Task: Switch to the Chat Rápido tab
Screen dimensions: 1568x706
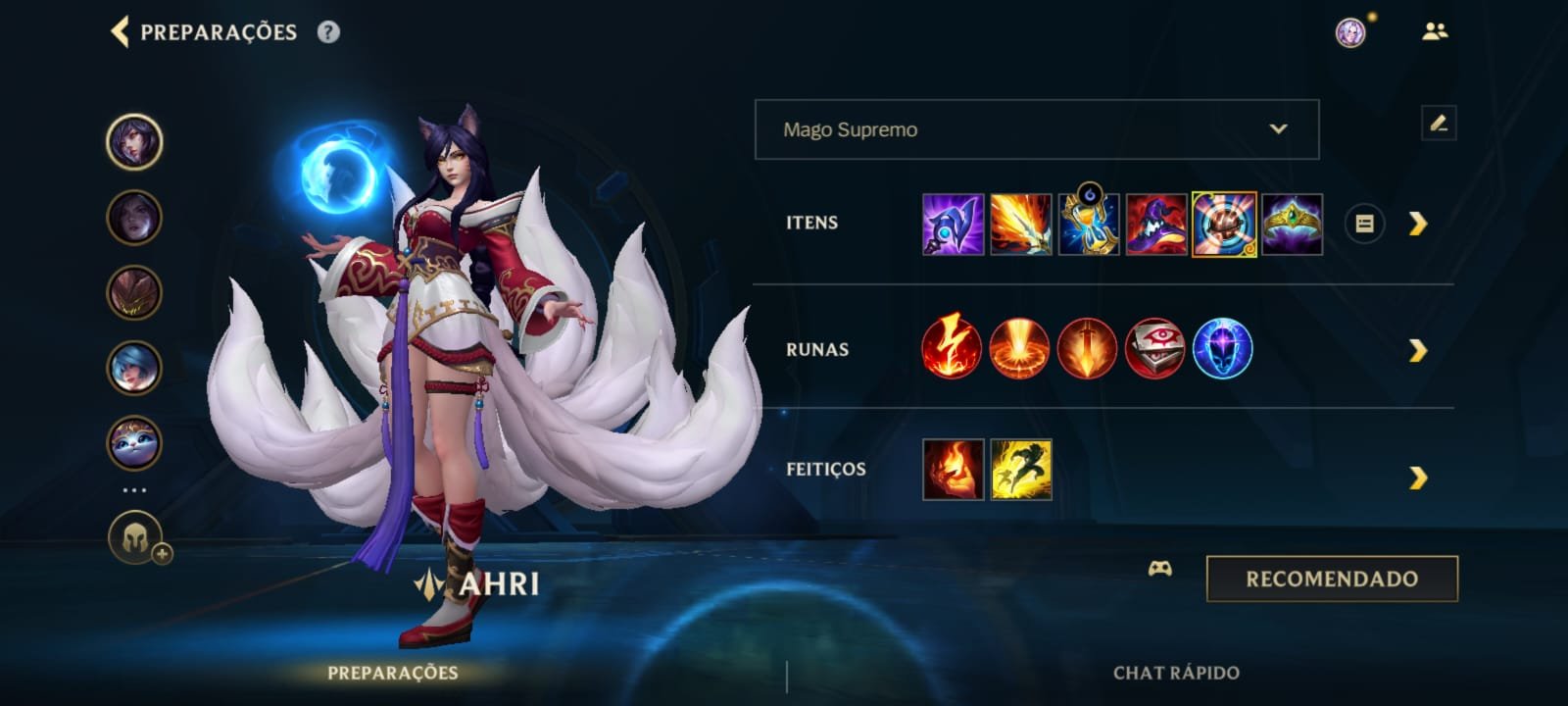Action: 1176,673
